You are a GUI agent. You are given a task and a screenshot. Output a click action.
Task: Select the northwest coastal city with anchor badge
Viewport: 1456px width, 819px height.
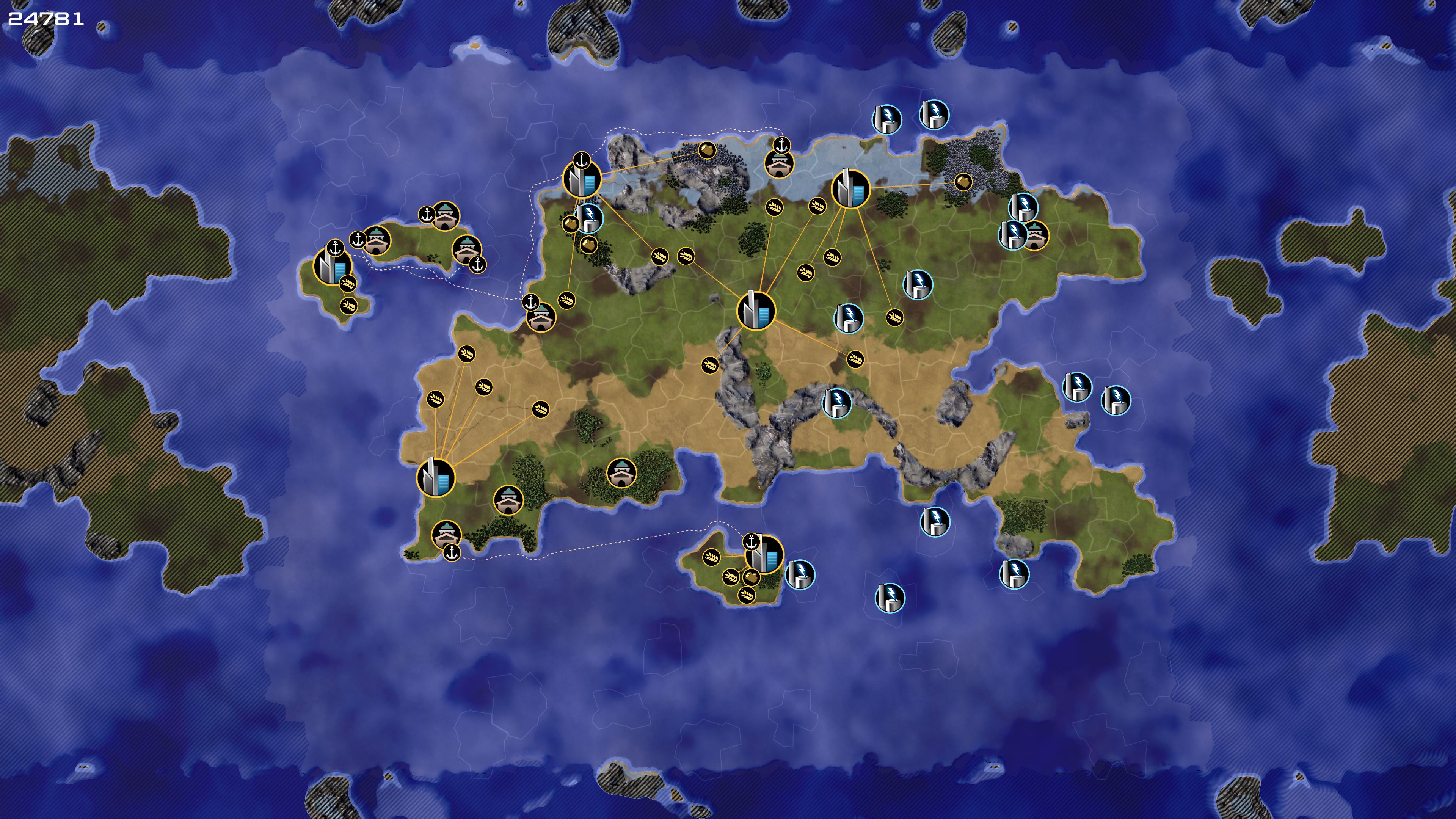[582, 179]
